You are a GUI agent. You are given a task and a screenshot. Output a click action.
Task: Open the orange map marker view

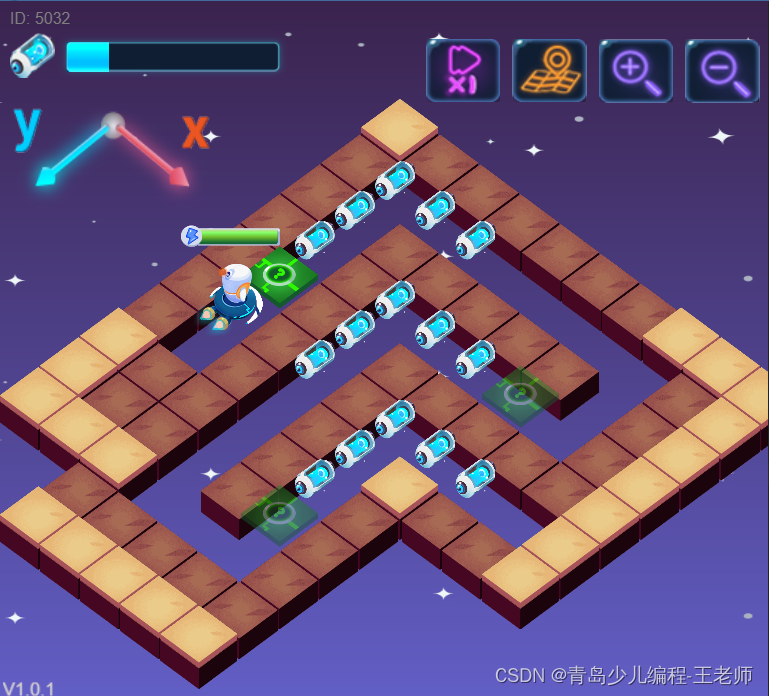click(x=549, y=70)
